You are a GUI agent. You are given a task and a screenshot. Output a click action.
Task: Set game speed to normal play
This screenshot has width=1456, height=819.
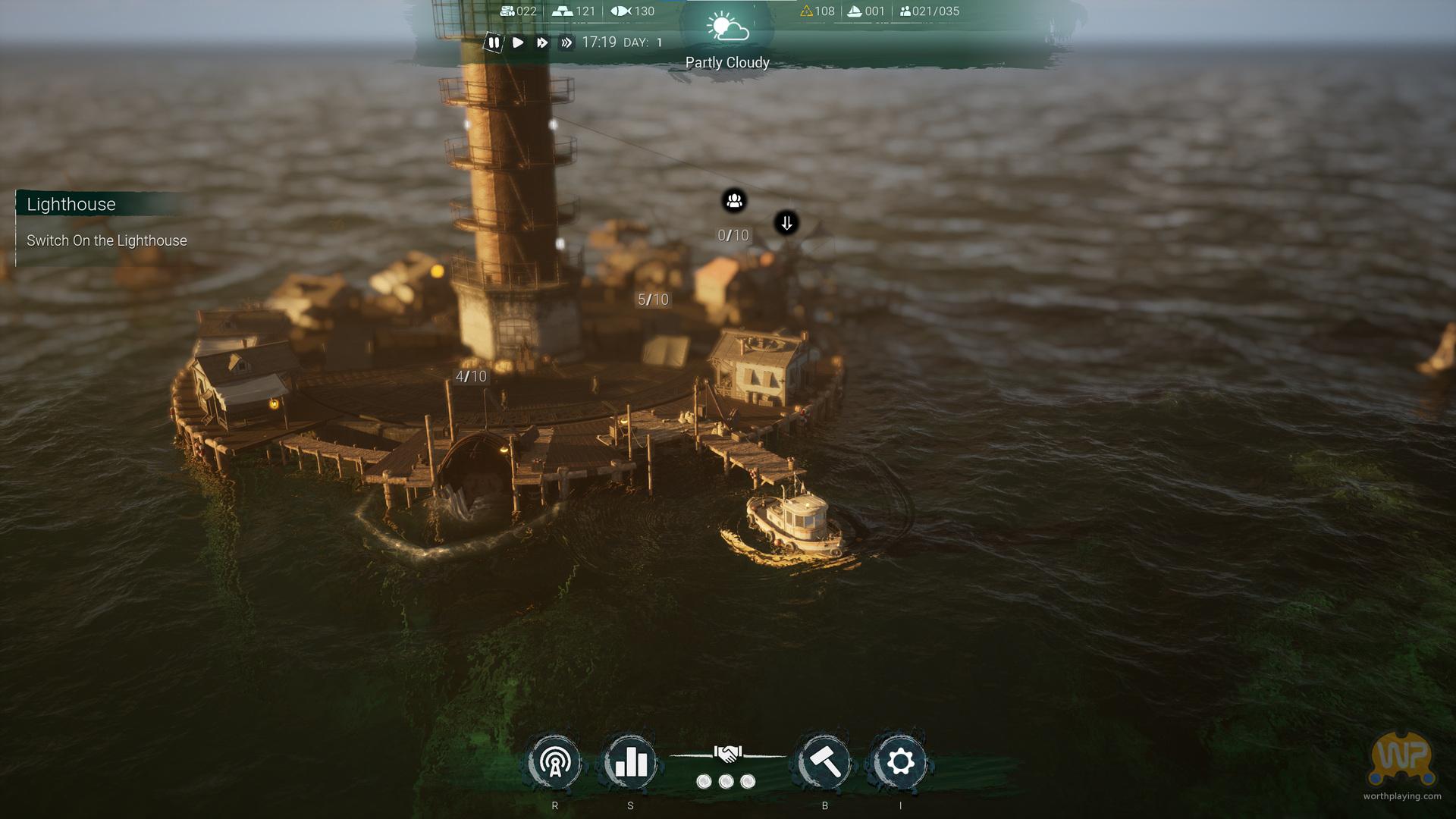pos(518,43)
